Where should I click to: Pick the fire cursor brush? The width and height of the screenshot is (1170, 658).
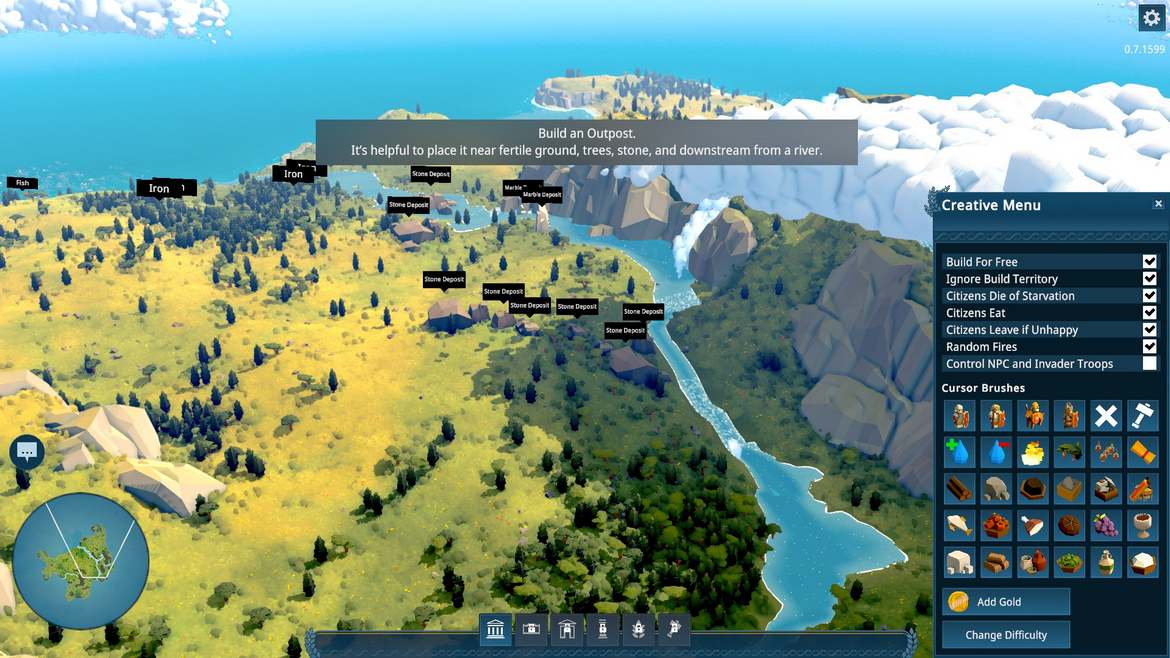point(1032,452)
